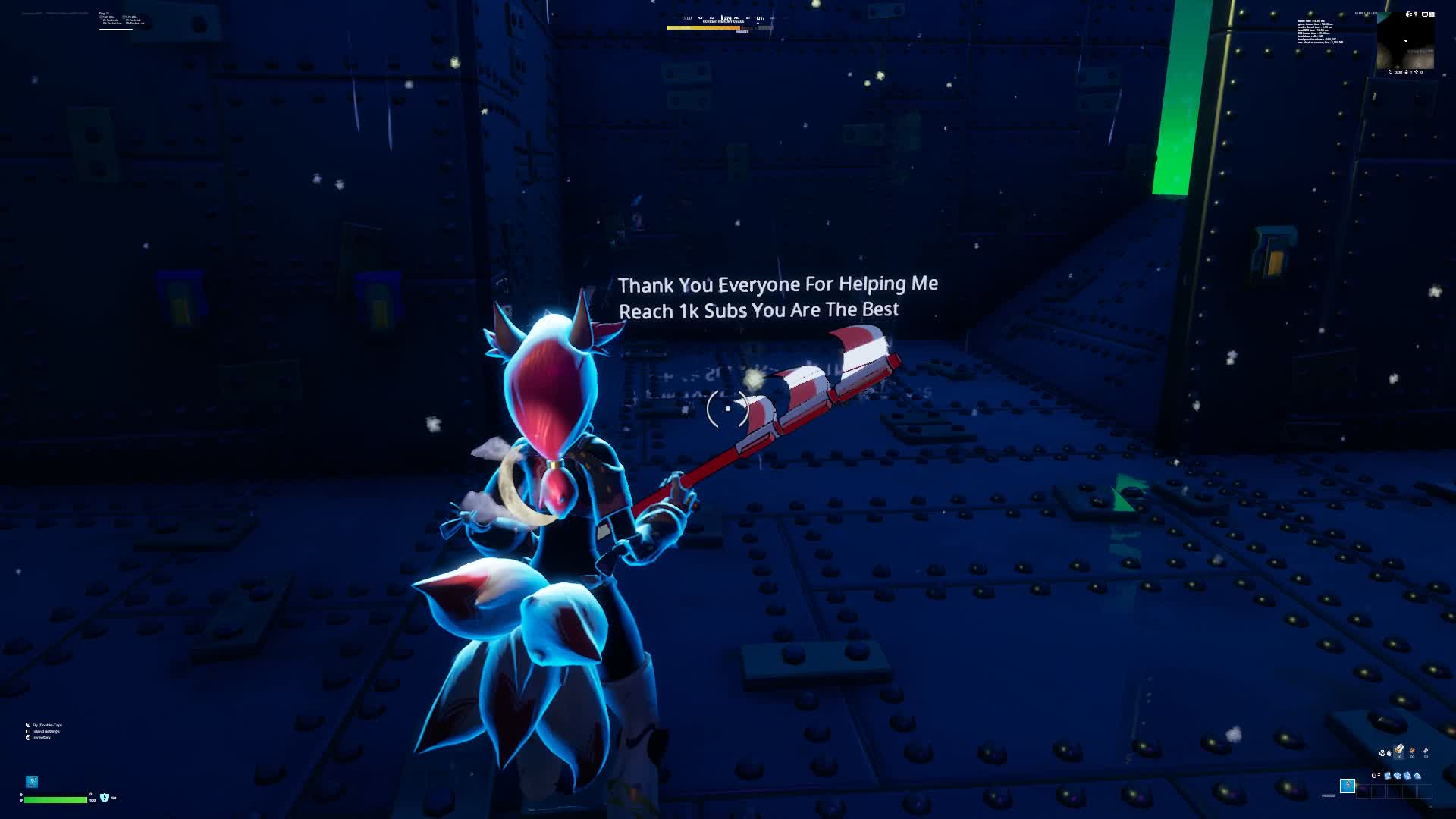
Task: Click the blue square icon above health bar
Action: click(x=32, y=781)
